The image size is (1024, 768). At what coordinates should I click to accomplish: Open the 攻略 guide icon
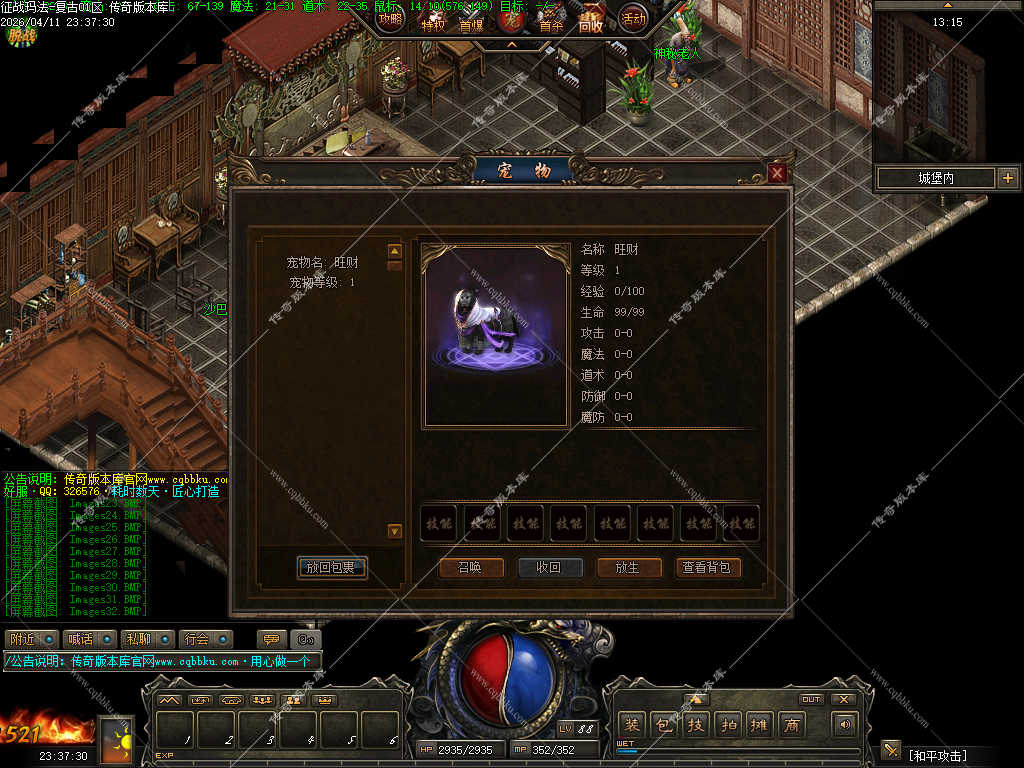(390, 17)
